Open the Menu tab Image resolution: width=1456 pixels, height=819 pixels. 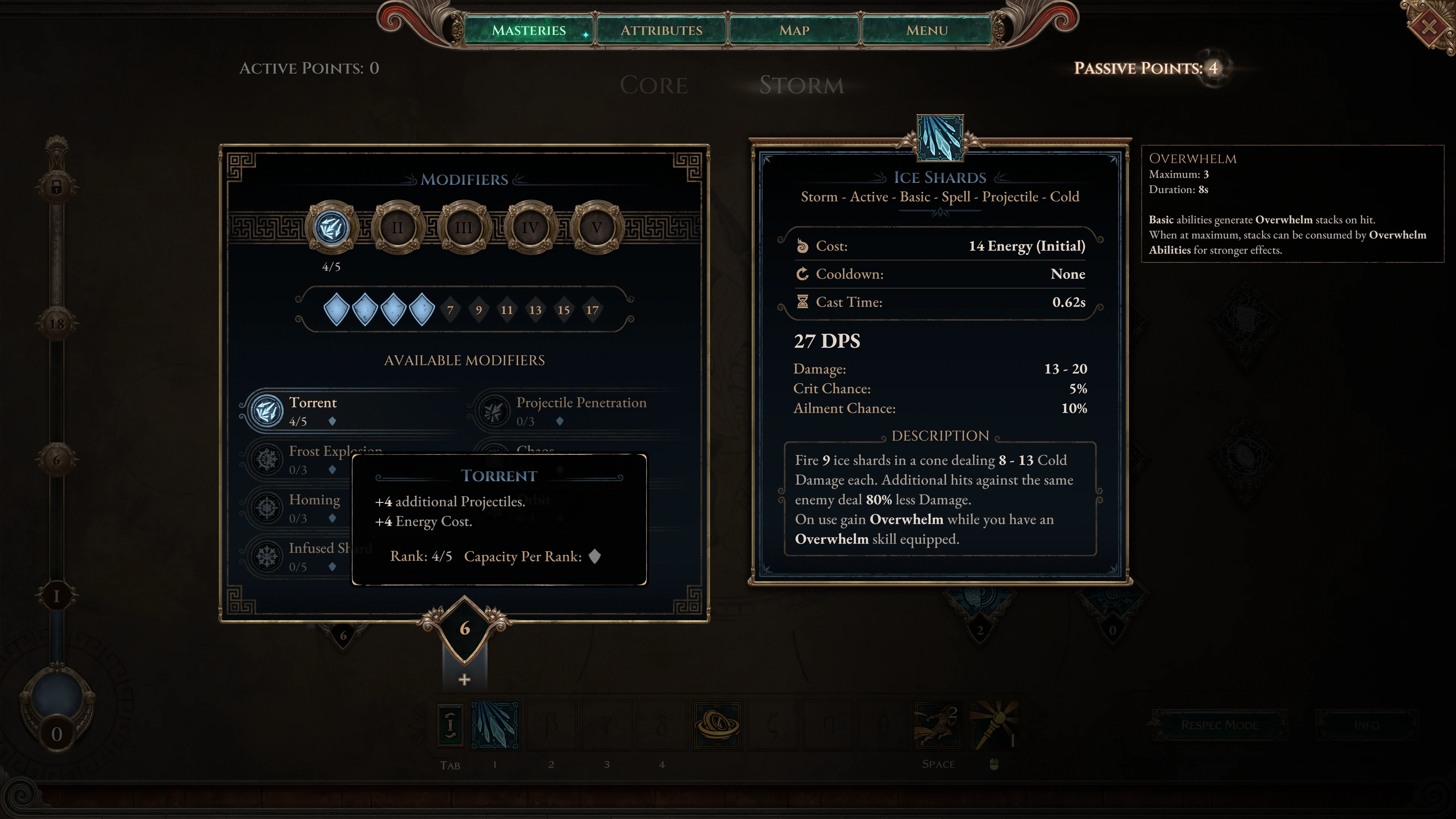(x=927, y=30)
